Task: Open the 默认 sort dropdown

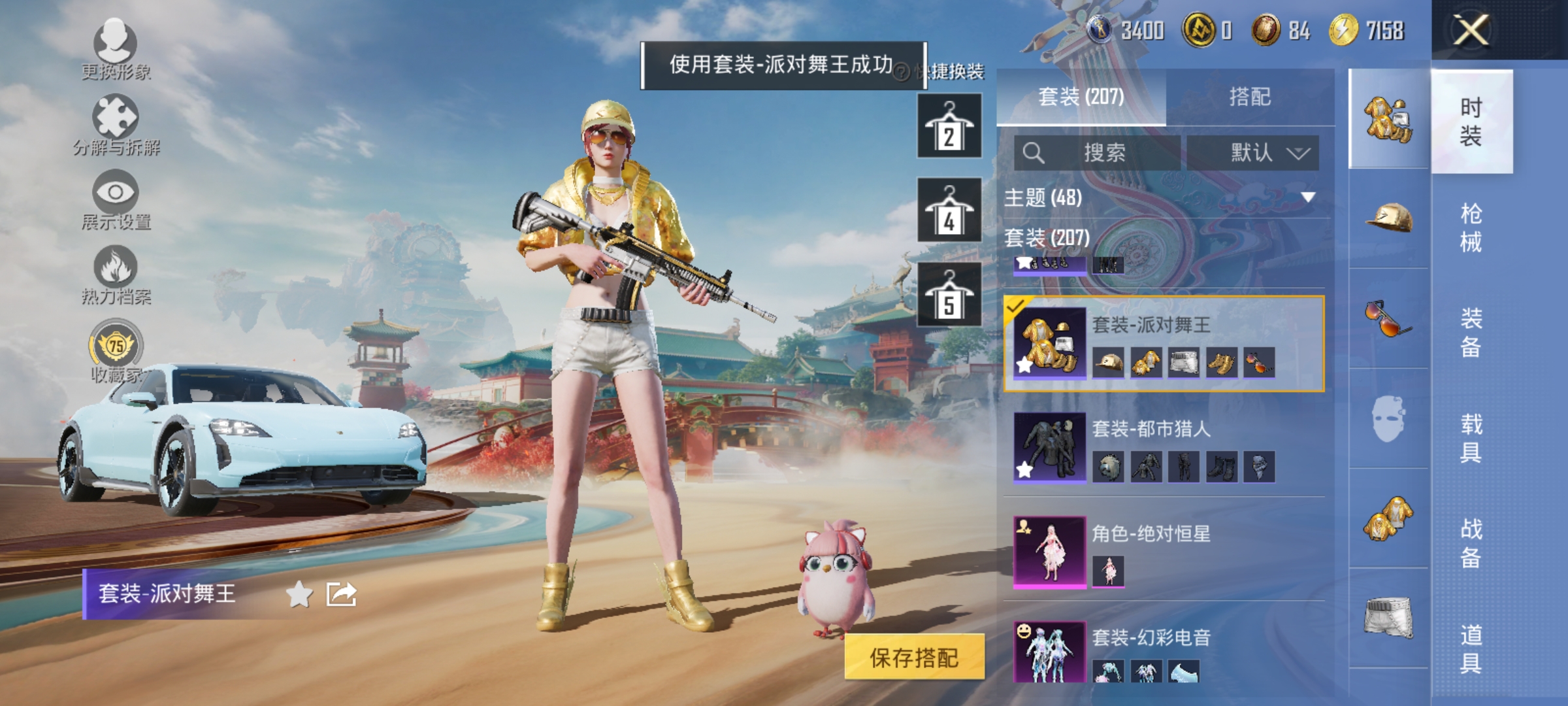Action: [1253, 152]
